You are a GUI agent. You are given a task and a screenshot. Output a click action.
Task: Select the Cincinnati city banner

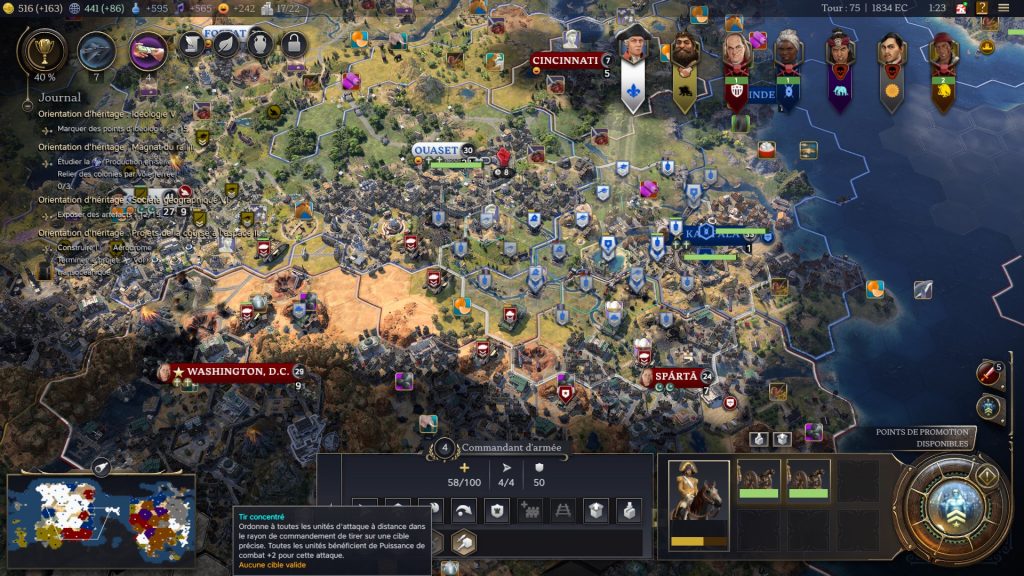pyautogui.click(x=565, y=61)
